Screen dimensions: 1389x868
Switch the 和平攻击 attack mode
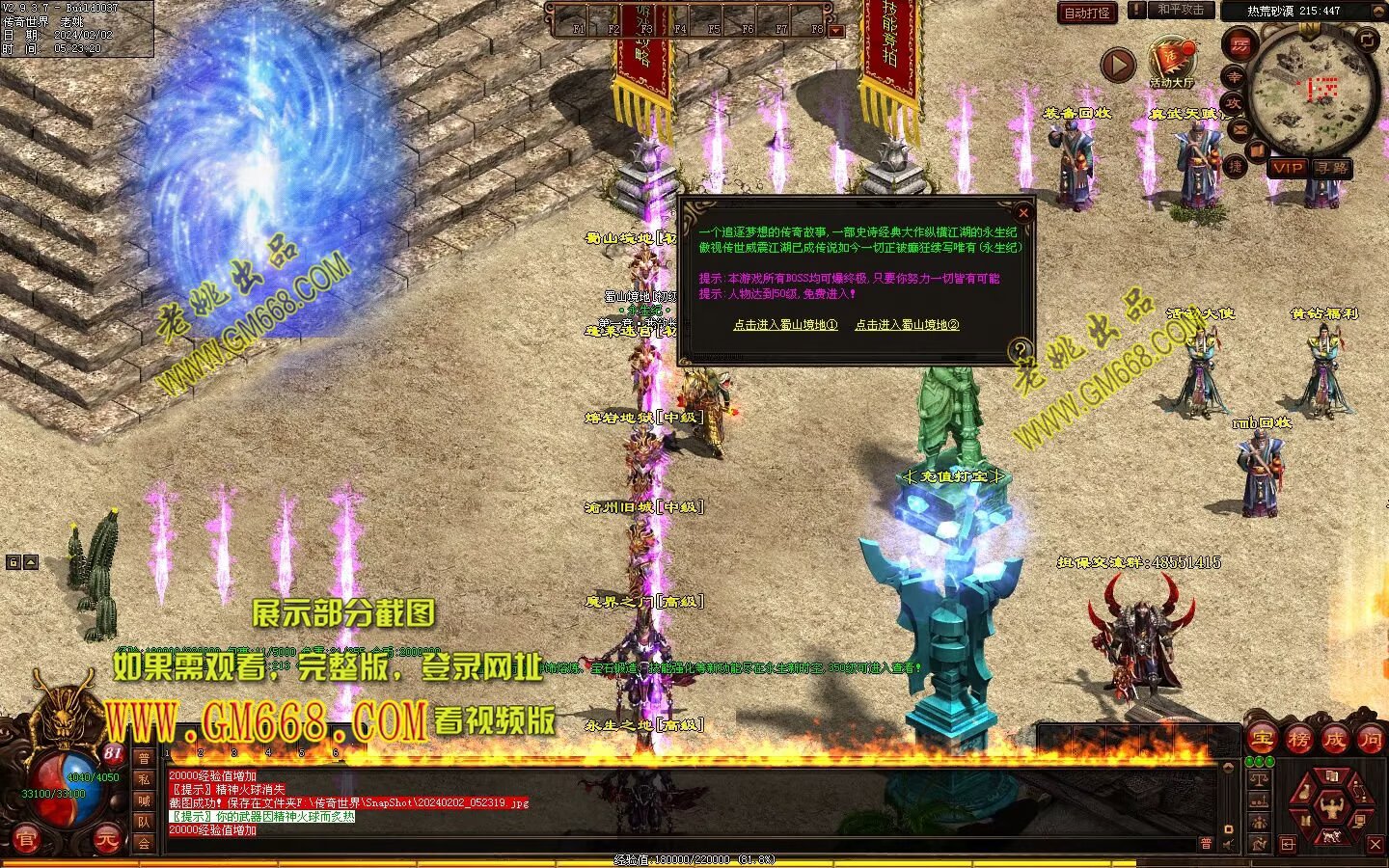1180,10
